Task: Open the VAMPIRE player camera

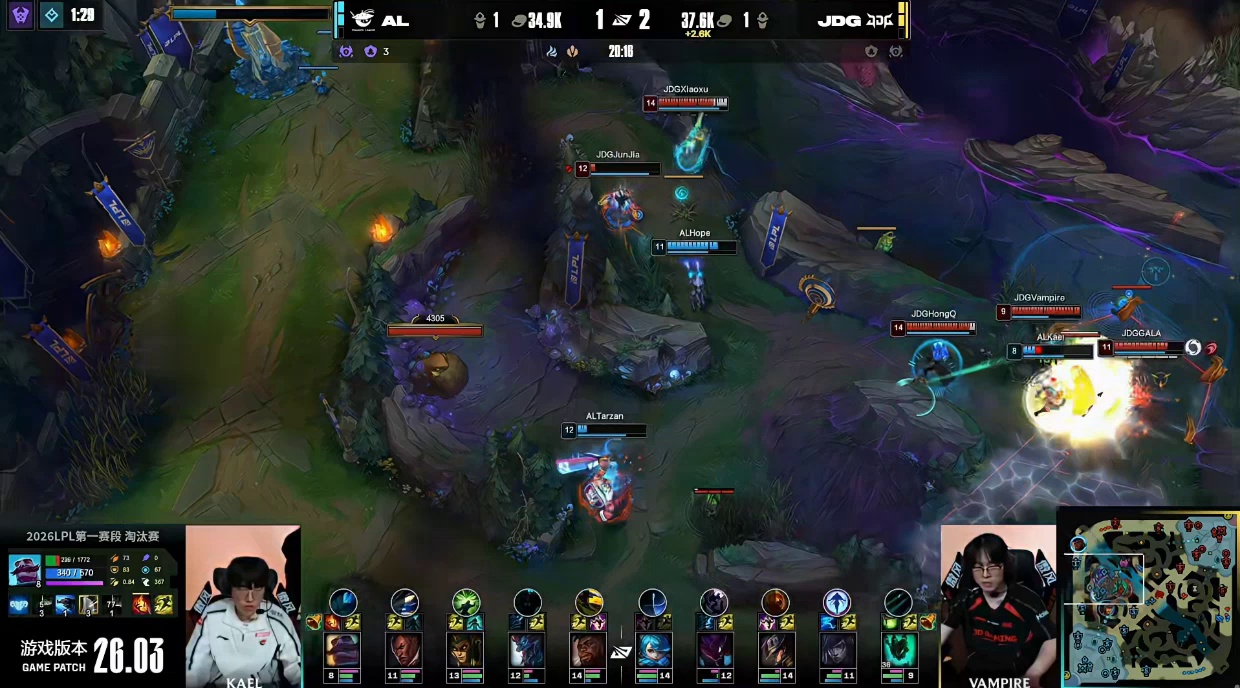Action: (x=998, y=605)
